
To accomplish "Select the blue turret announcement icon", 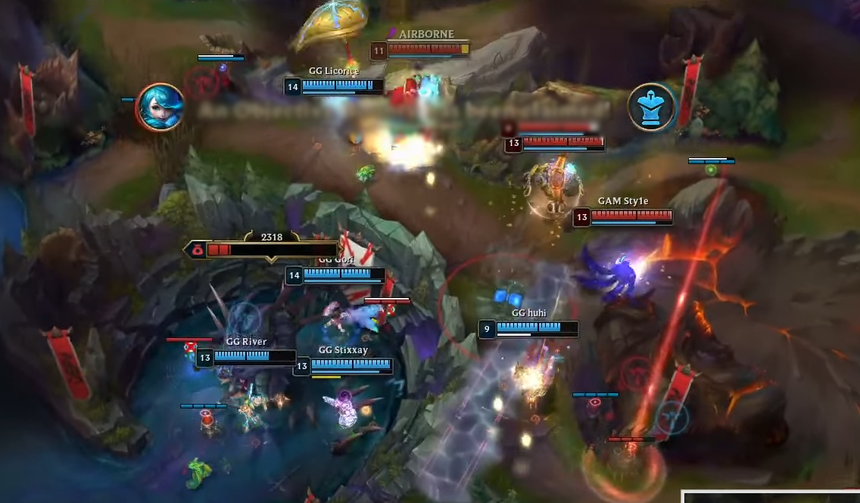I will (650, 107).
